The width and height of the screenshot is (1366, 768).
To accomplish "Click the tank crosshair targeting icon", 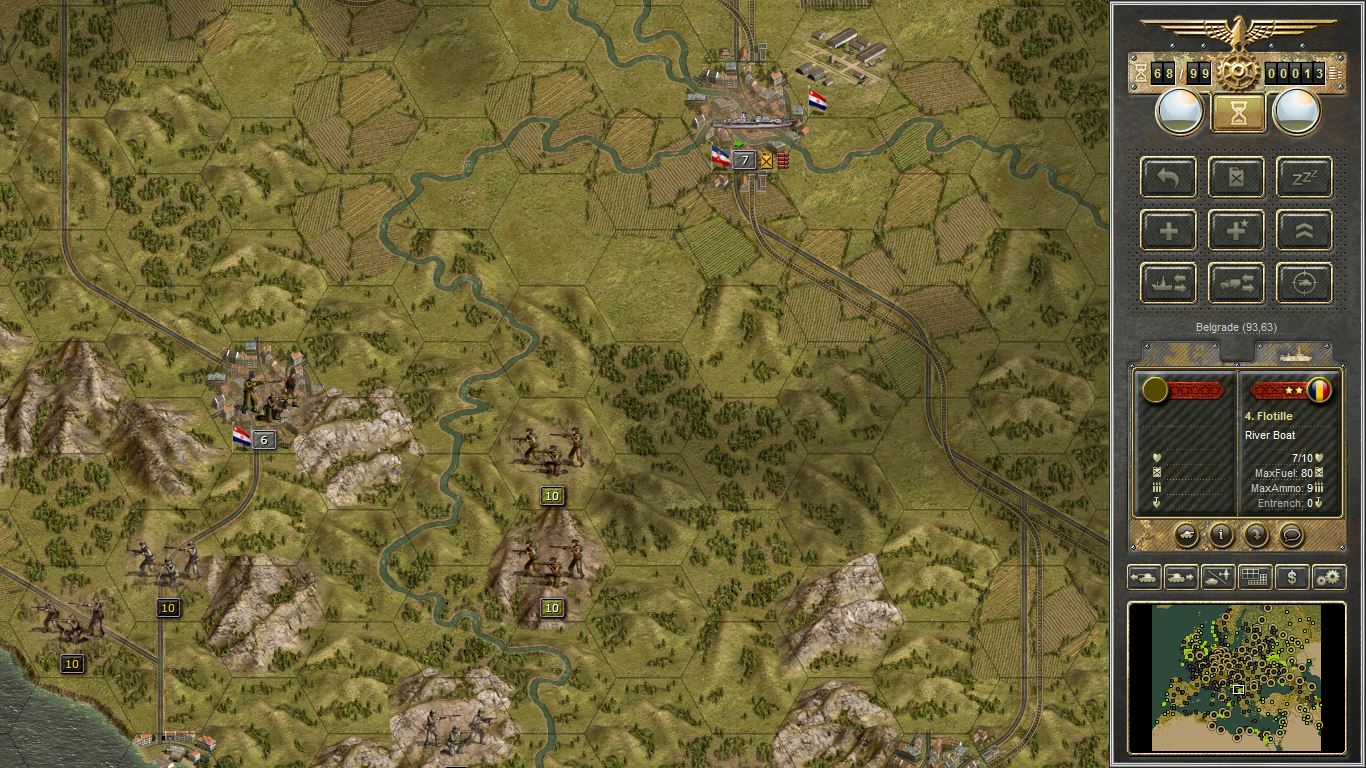I will [1303, 283].
